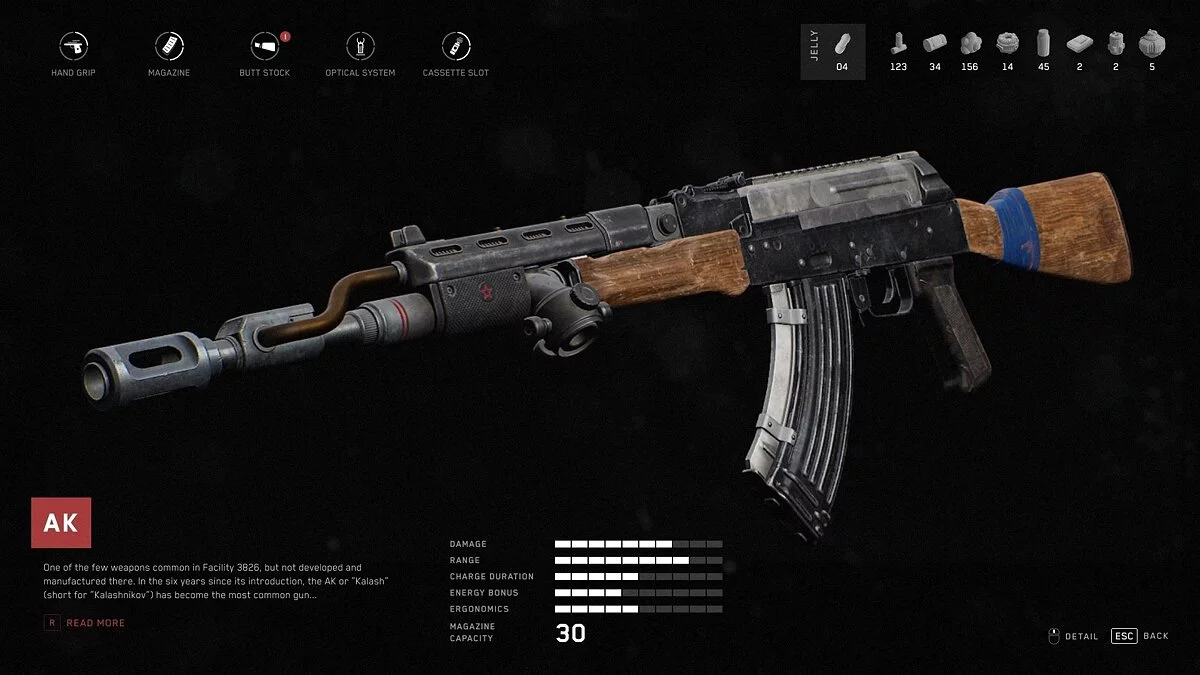The height and width of the screenshot is (675, 1200).
Task: Select the Cassette Slot upgrade
Action: pos(456,47)
